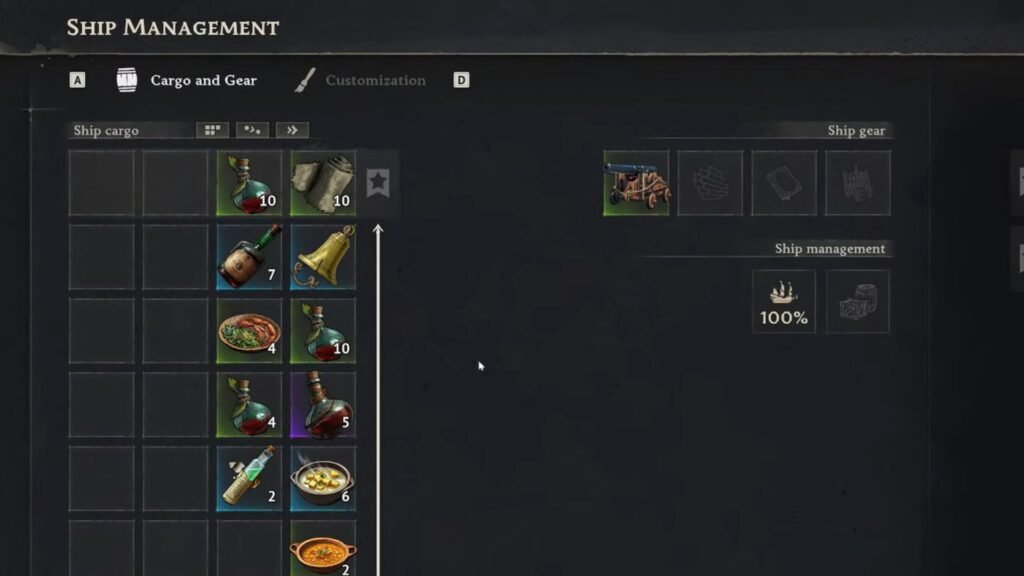Select the empty book-shaped ship gear slot
Screen dimensions: 1024x576
point(784,183)
